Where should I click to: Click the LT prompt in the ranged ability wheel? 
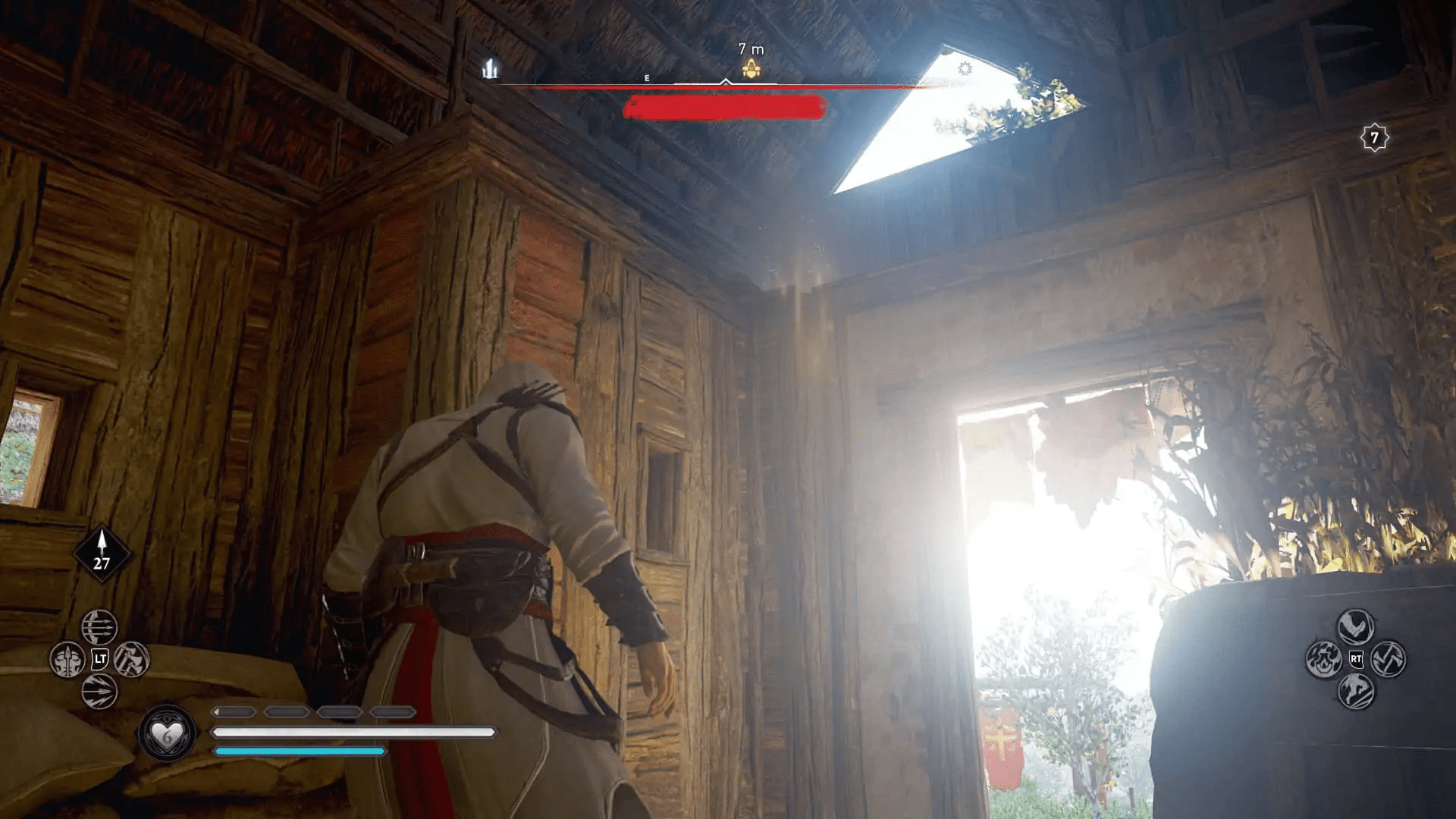pos(99,658)
